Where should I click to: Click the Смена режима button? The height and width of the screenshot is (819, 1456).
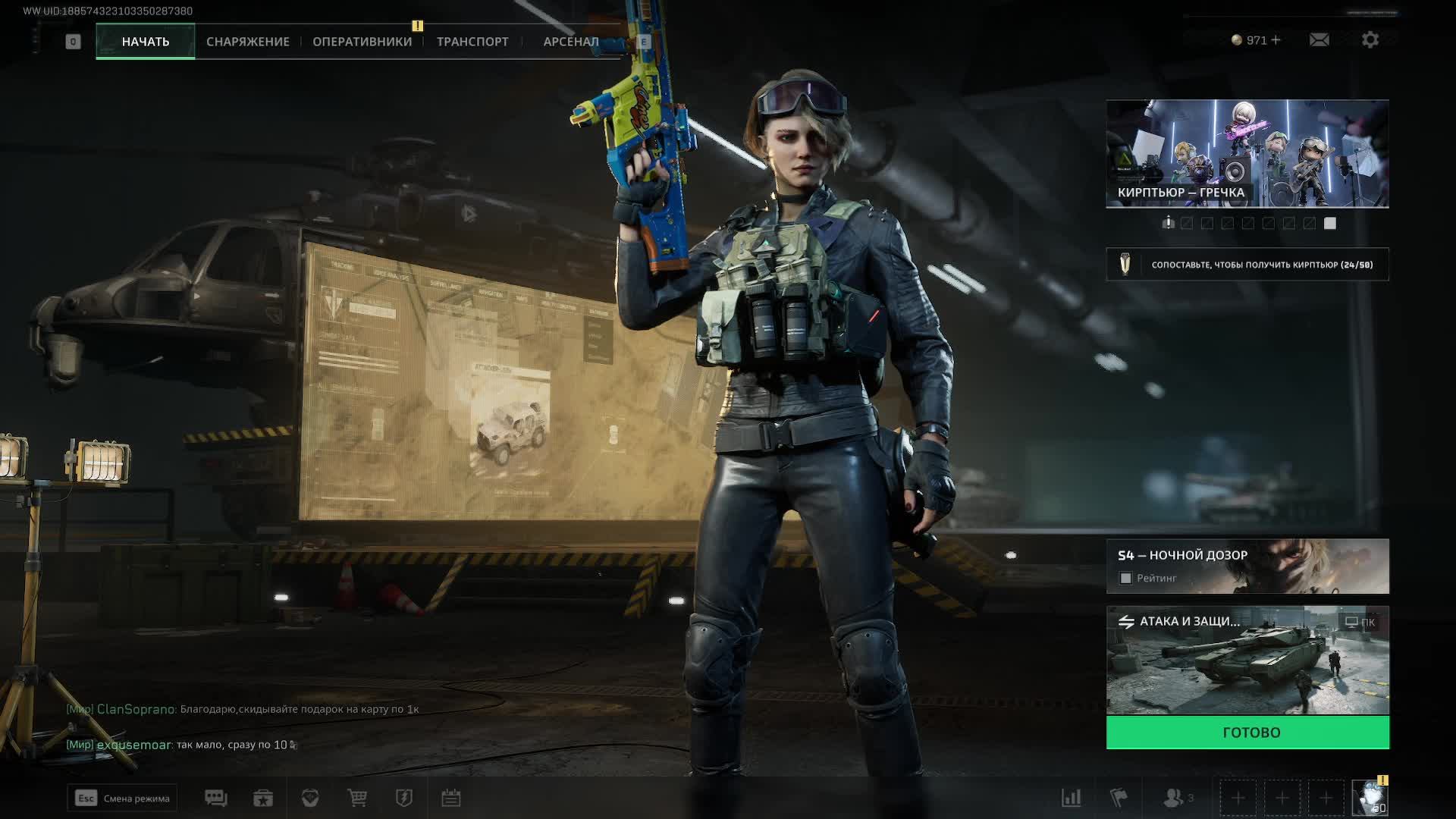(122, 798)
